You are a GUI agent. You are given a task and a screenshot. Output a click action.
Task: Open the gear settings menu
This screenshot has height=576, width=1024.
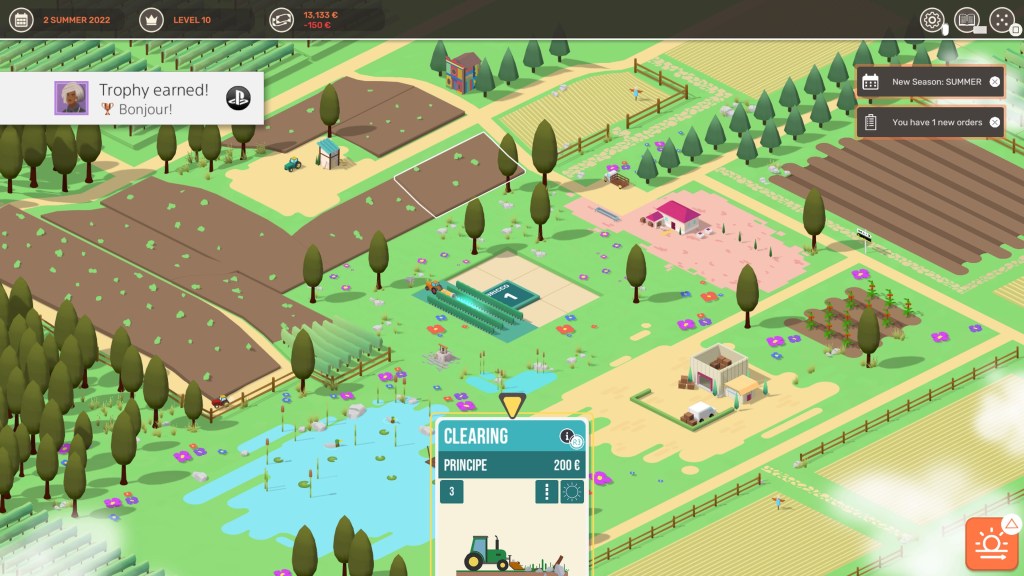[x=932, y=20]
